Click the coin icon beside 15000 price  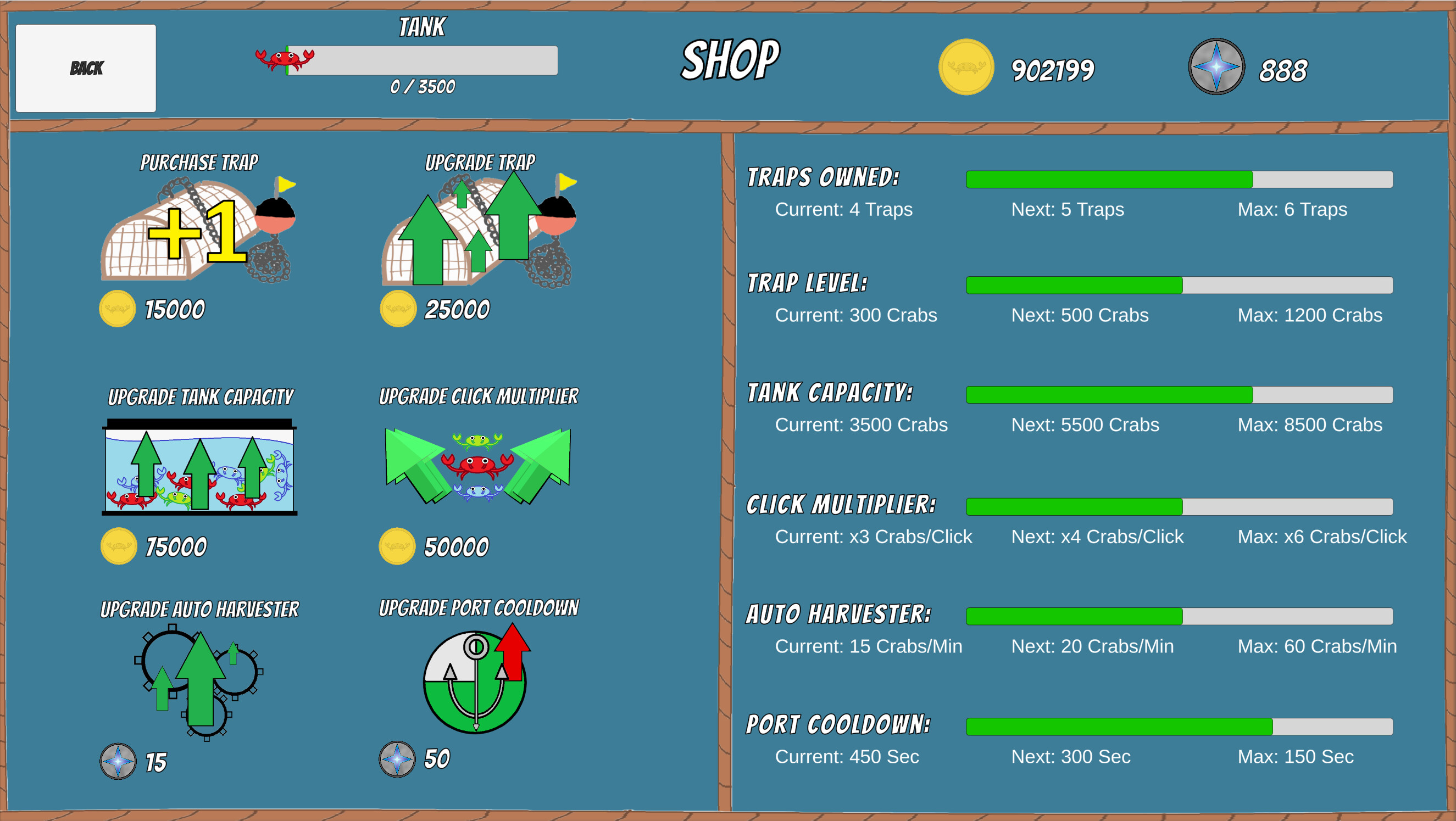(x=117, y=309)
